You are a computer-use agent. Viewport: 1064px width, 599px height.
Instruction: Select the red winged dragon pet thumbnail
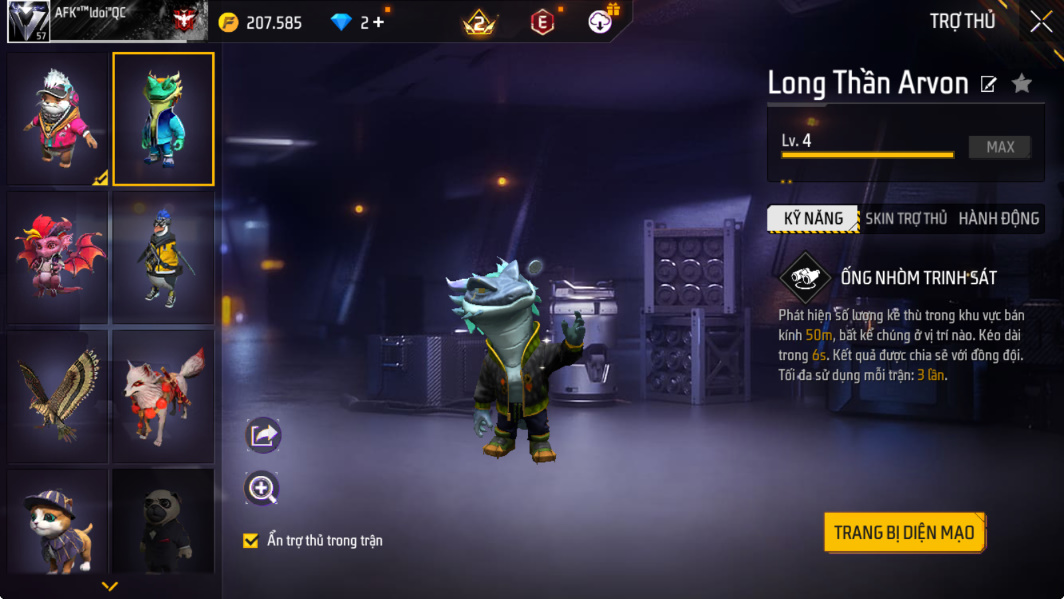(58, 257)
